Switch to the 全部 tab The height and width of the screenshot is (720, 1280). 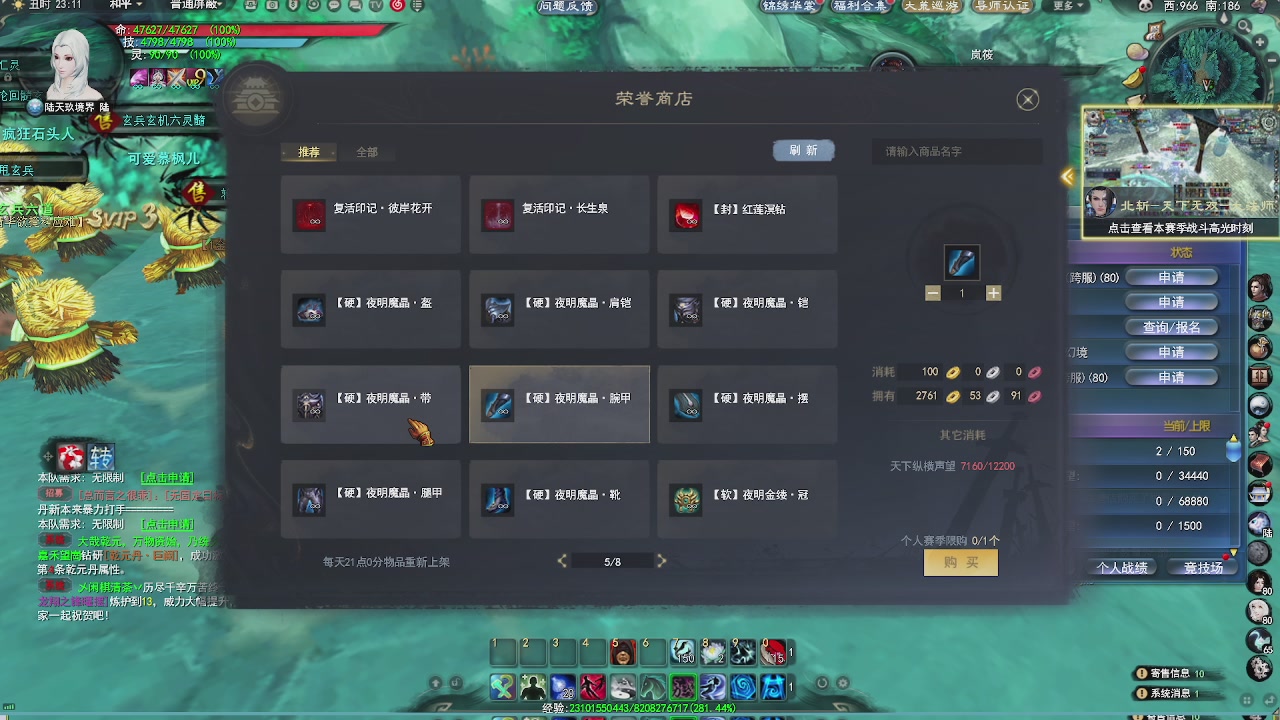point(366,153)
